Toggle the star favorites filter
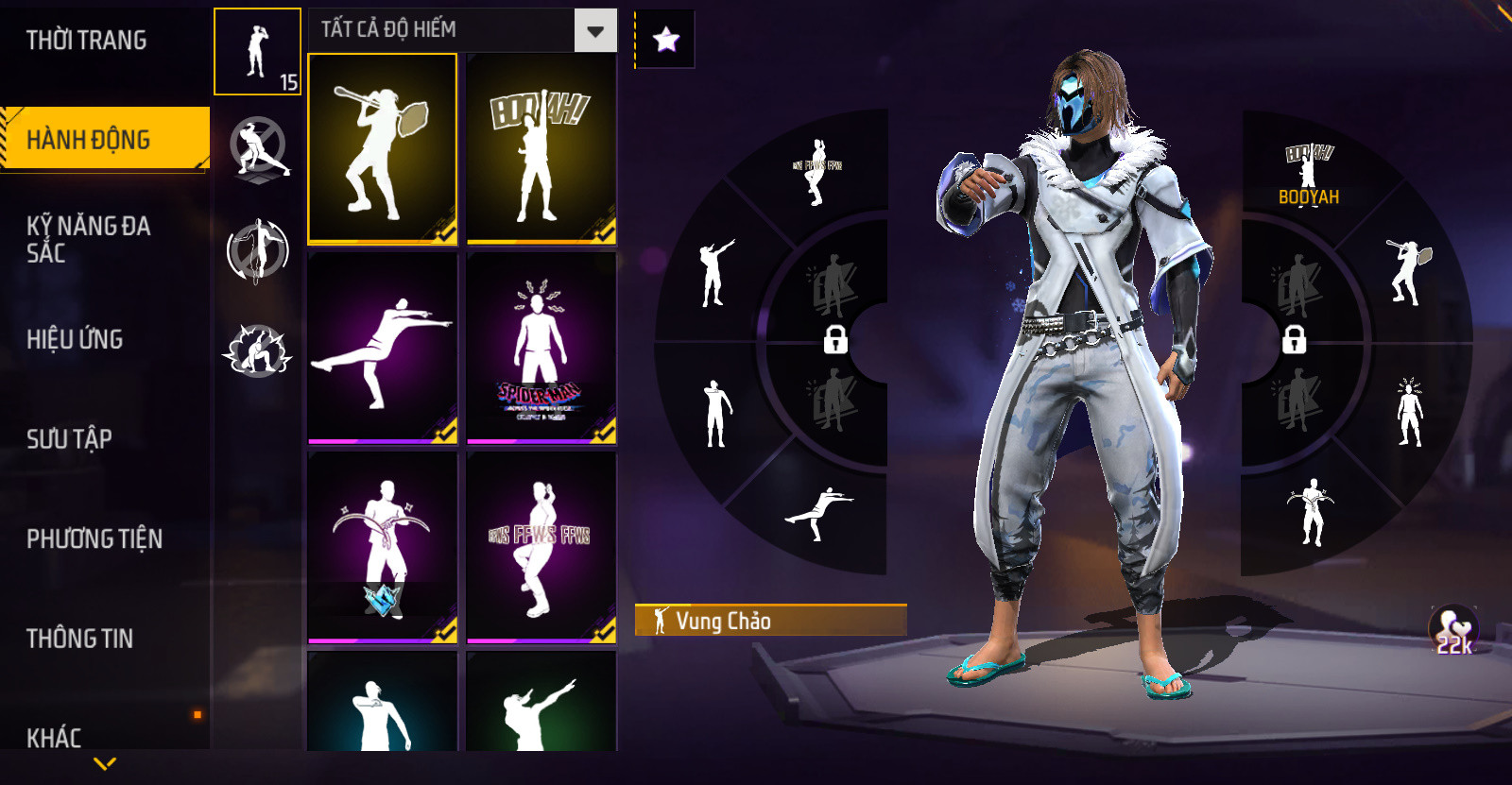Image resolution: width=1512 pixels, height=785 pixels. coord(666,40)
